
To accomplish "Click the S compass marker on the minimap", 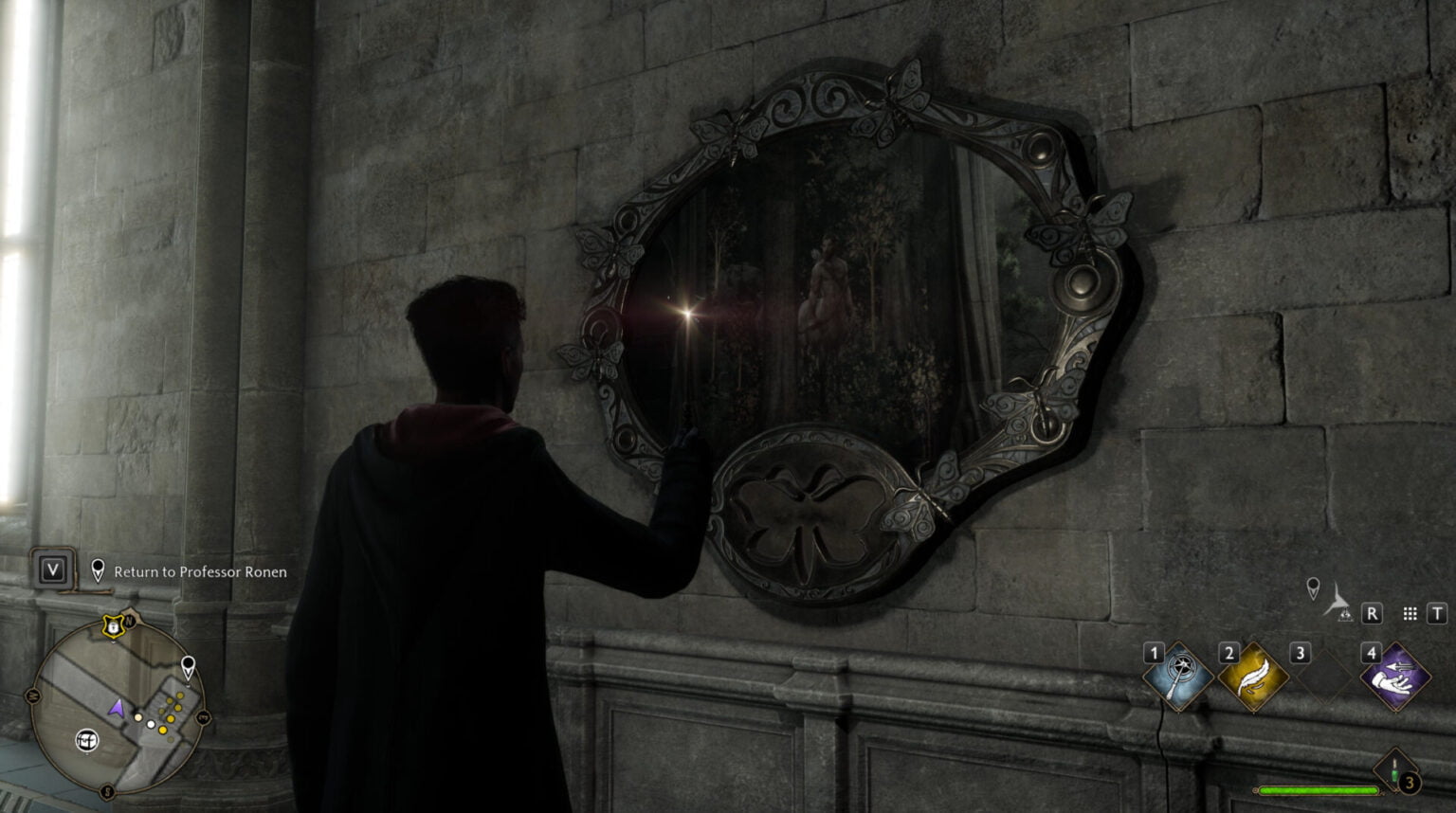I will (x=107, y=789).
